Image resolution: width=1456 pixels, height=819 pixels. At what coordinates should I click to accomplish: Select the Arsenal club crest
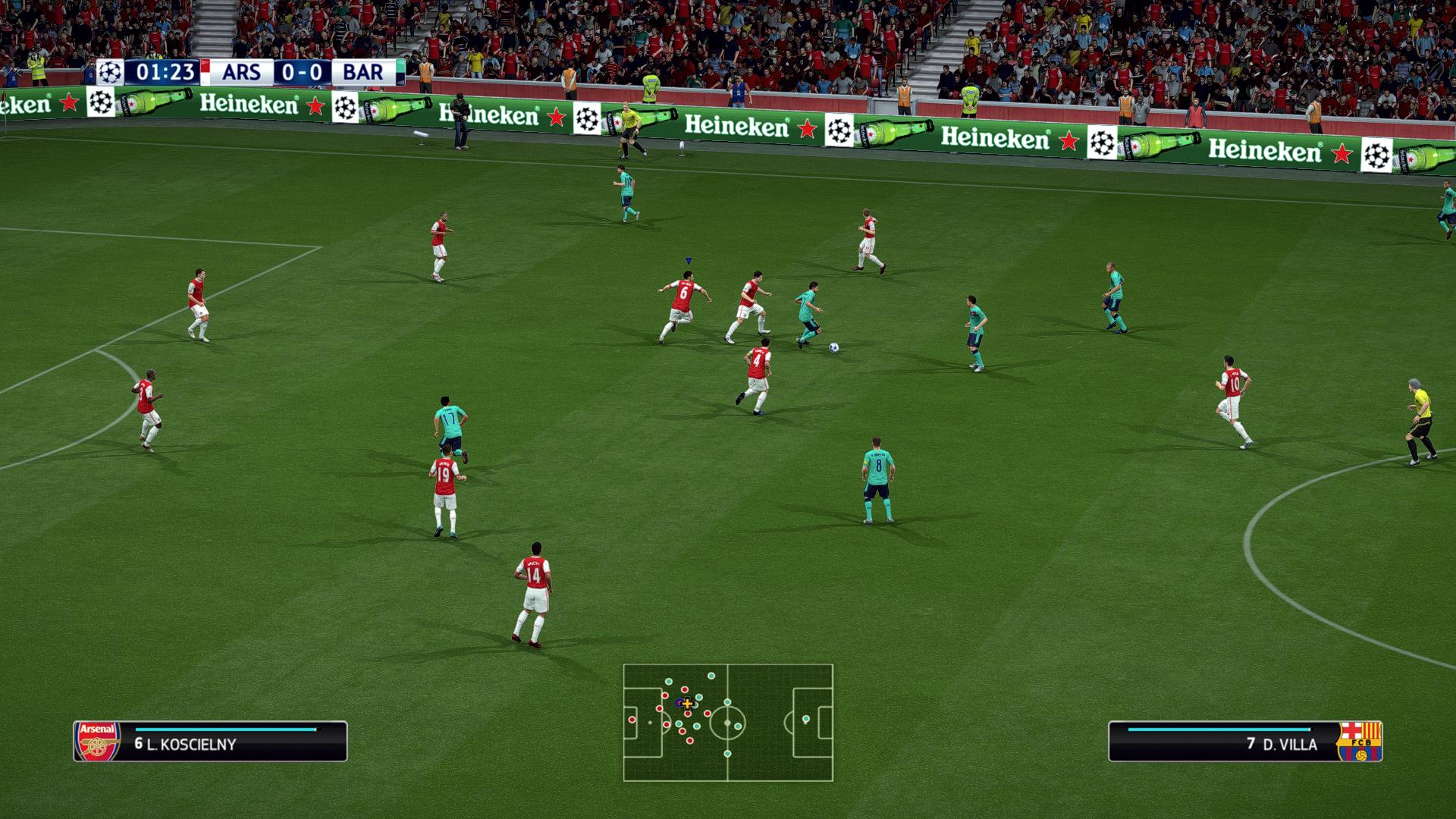pos(97,741)
